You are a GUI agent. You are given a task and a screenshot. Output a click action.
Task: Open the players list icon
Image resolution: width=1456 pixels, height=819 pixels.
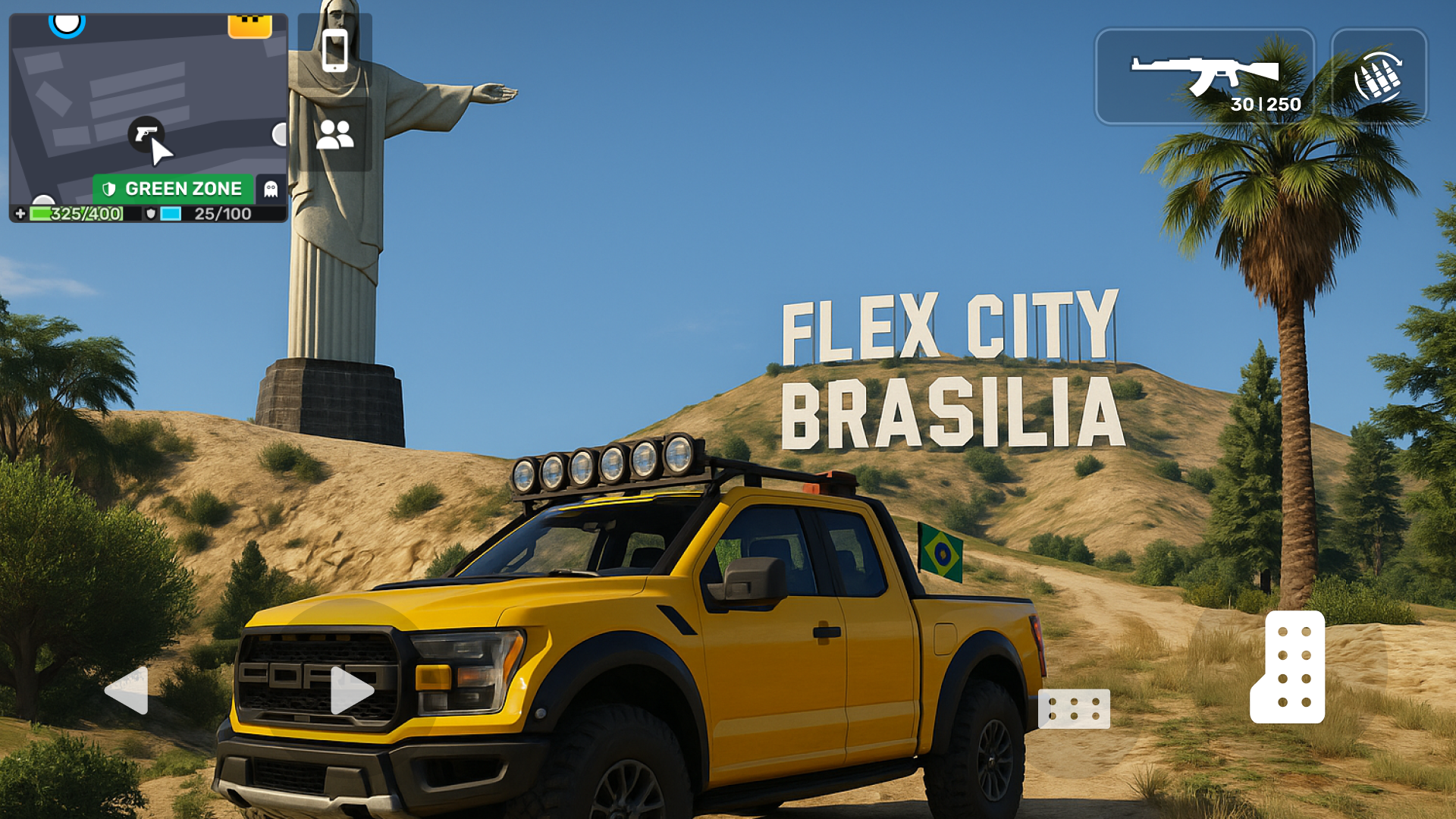point(334,134)
